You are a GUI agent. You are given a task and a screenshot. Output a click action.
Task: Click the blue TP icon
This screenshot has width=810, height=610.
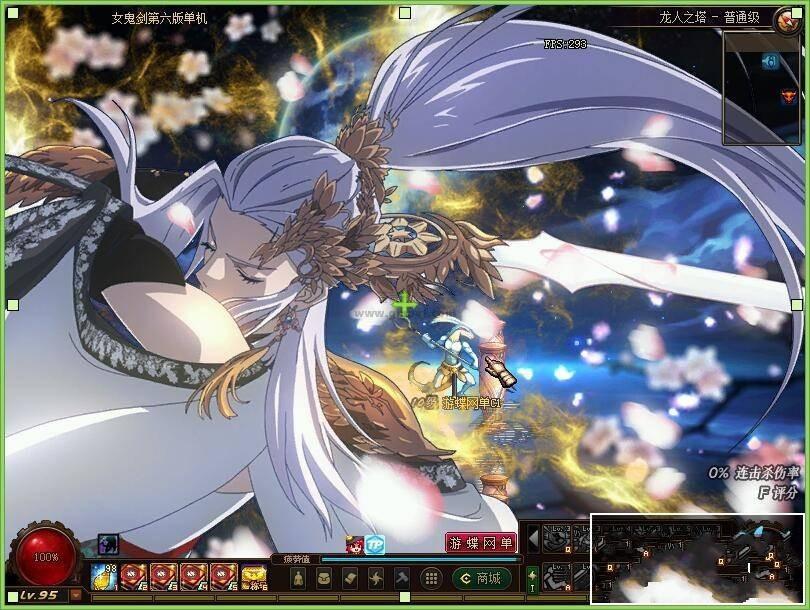point(375,544)
